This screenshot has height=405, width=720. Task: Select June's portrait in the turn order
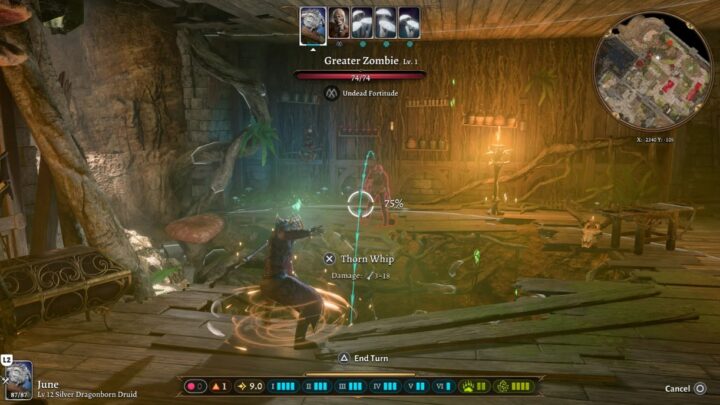pyautogui.click(x=313, y=23)
